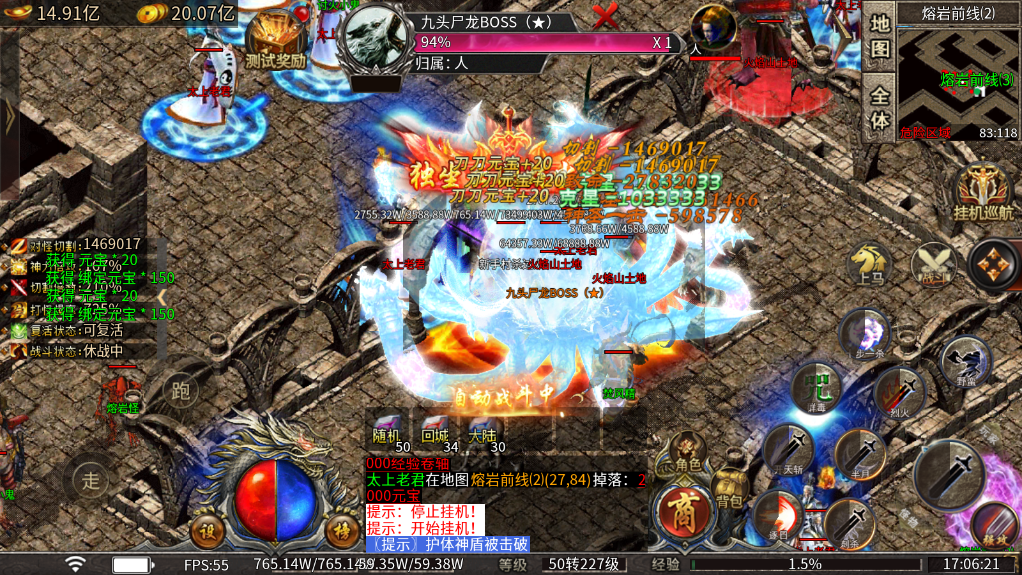
Task: Switch movement to 跑 run mode
Action: click(x=181, y=388)
